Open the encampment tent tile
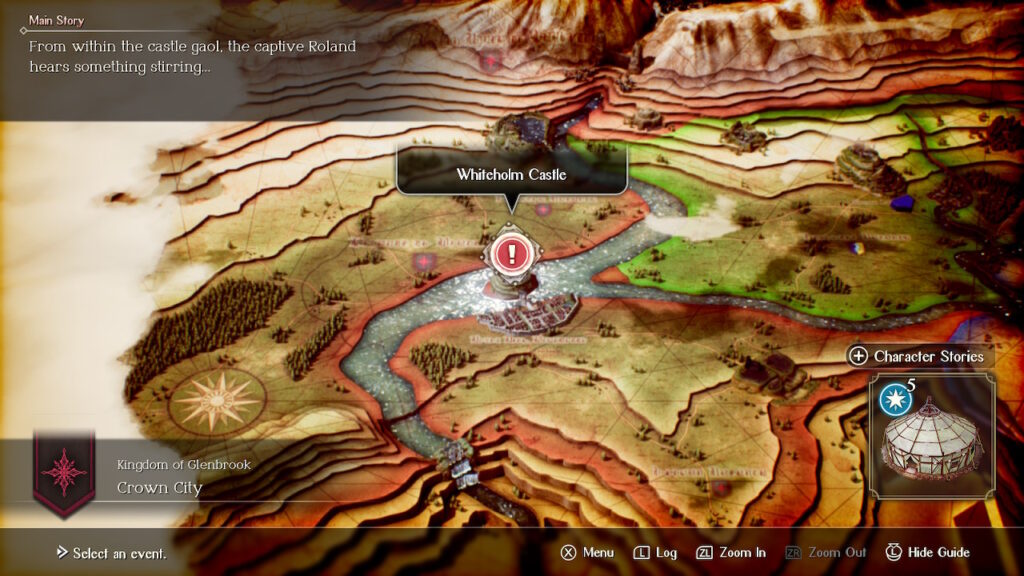Image resolution: width=1024 pixels, height=576 pixels. (x=932, y=436)
